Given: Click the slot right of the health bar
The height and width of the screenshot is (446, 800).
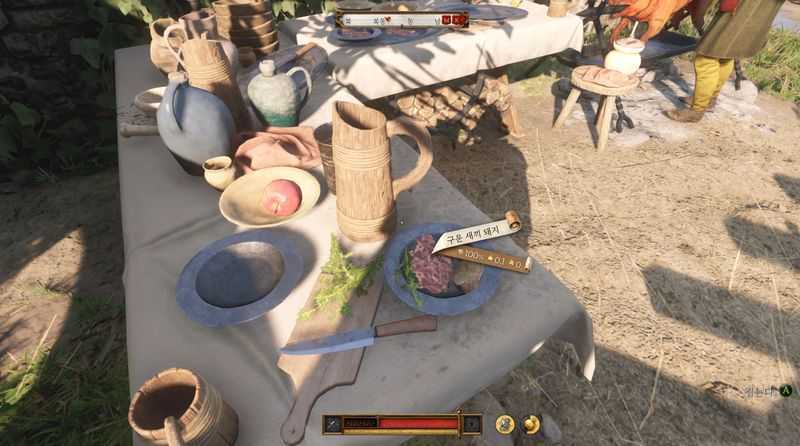Looking at the screenshot, I should pyautogui.click(x=471, y=424).
